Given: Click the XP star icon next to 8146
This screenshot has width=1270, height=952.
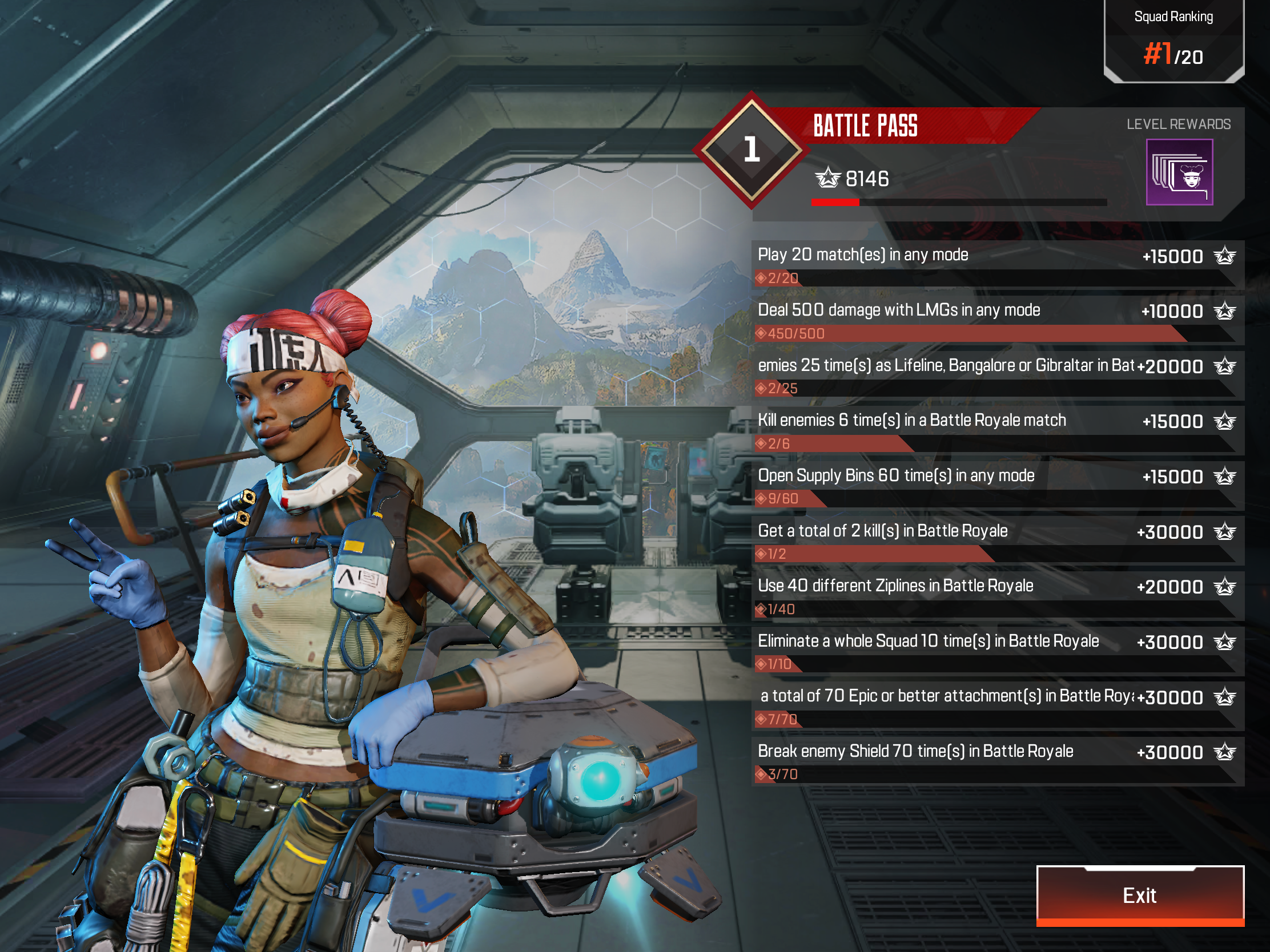Looking at the screenshot, I should [x=829, y=179].
